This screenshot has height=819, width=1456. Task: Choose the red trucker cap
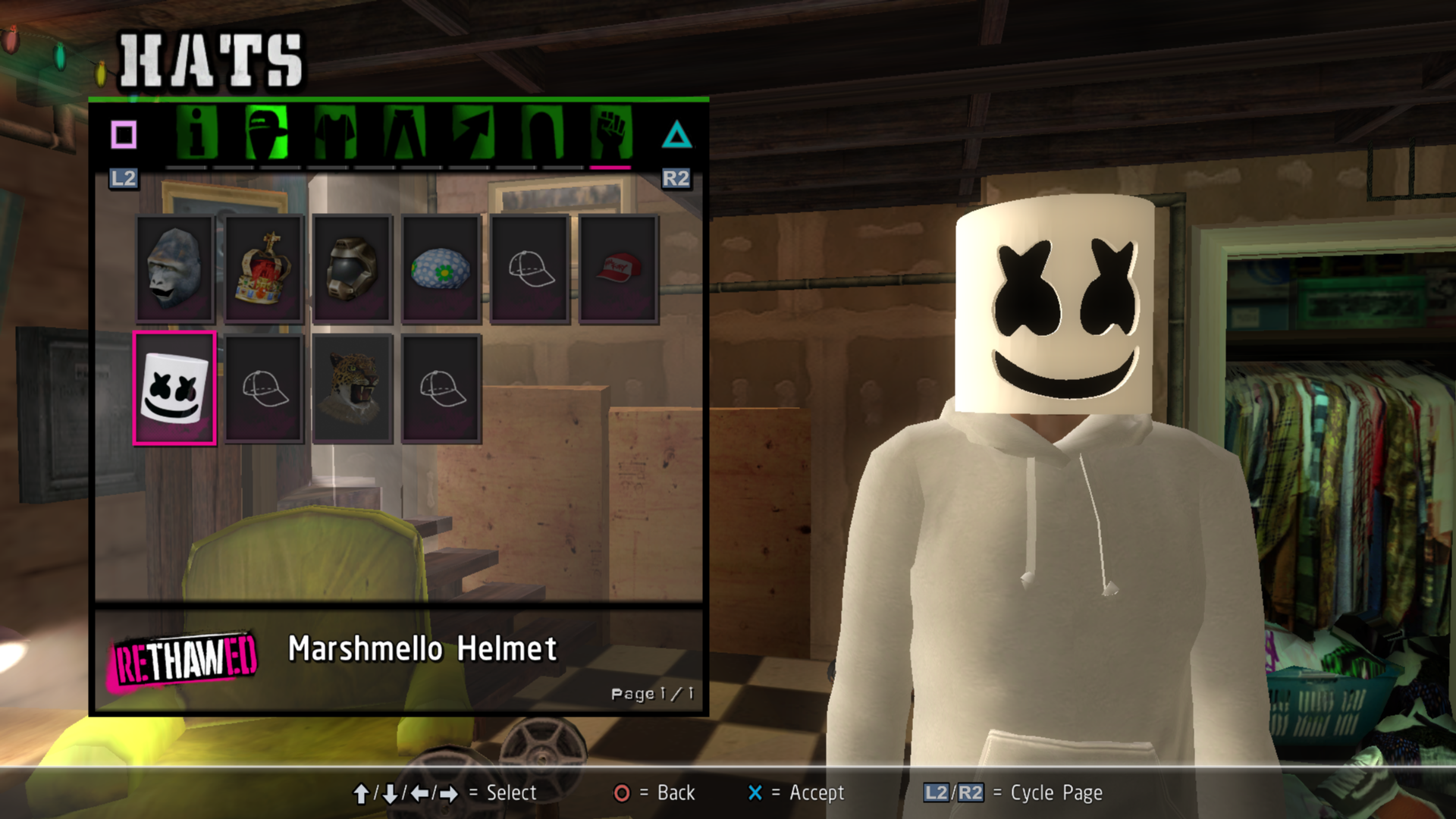(x=619, y=269)
